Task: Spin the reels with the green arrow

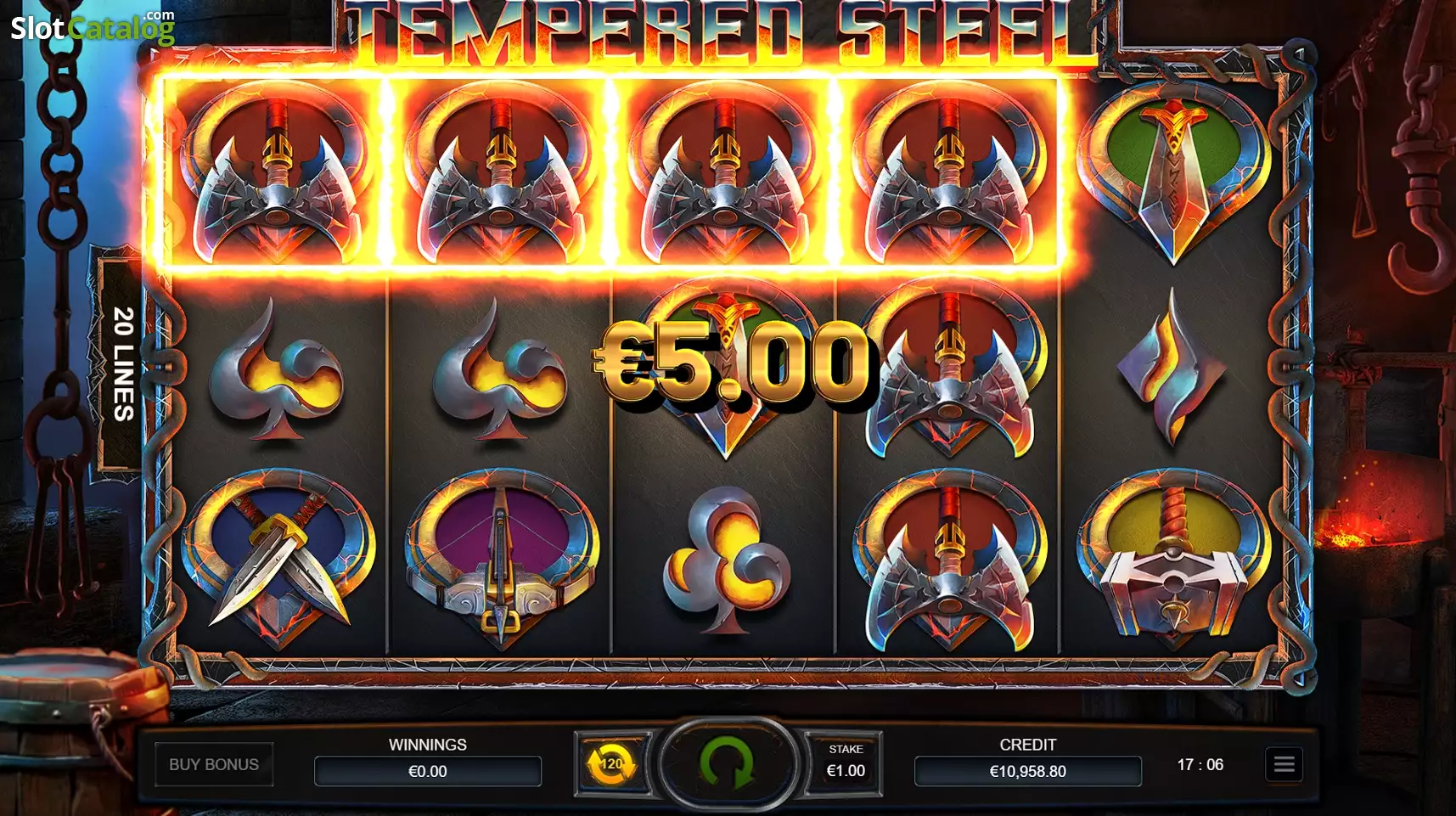Action: (727, 763)
